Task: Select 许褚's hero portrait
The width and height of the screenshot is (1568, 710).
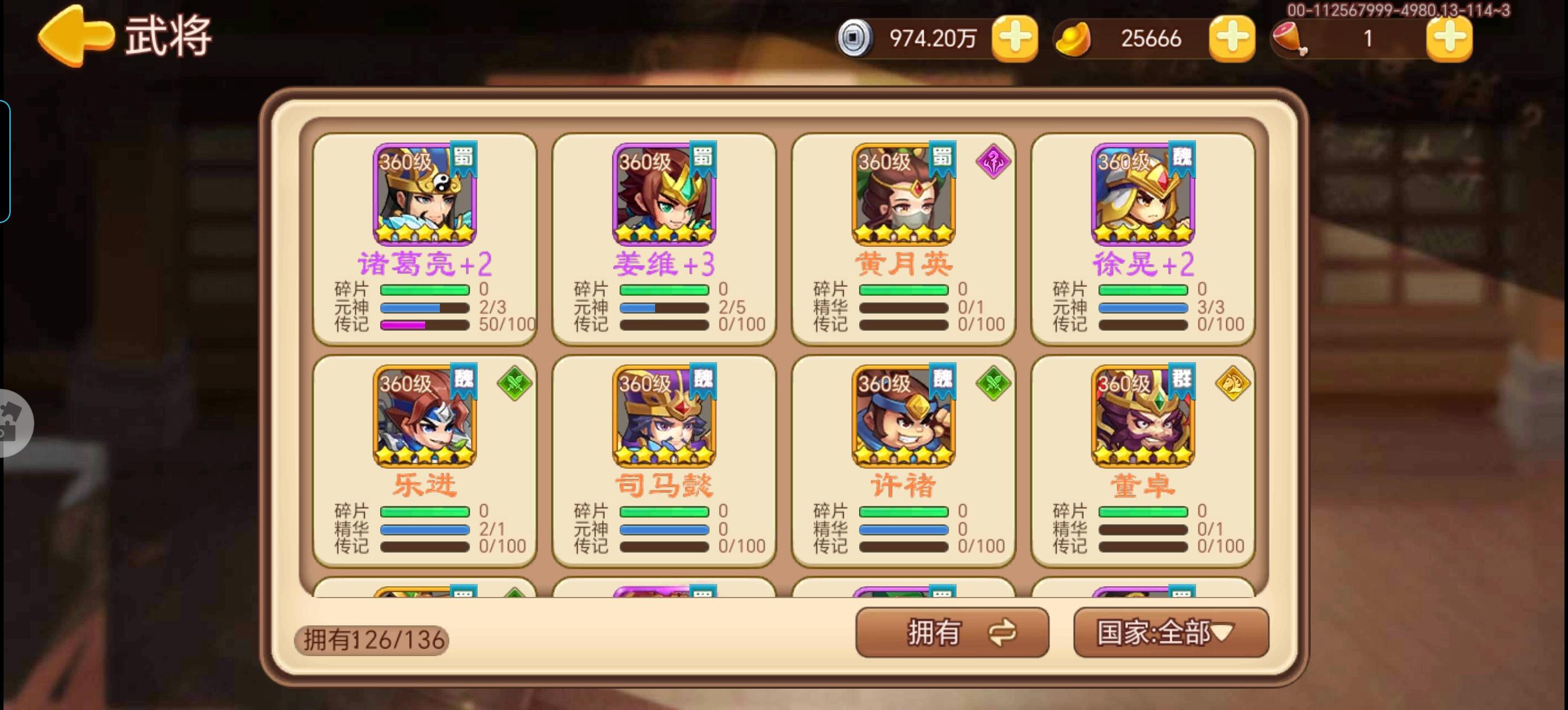Action: [x=902, y=420]
